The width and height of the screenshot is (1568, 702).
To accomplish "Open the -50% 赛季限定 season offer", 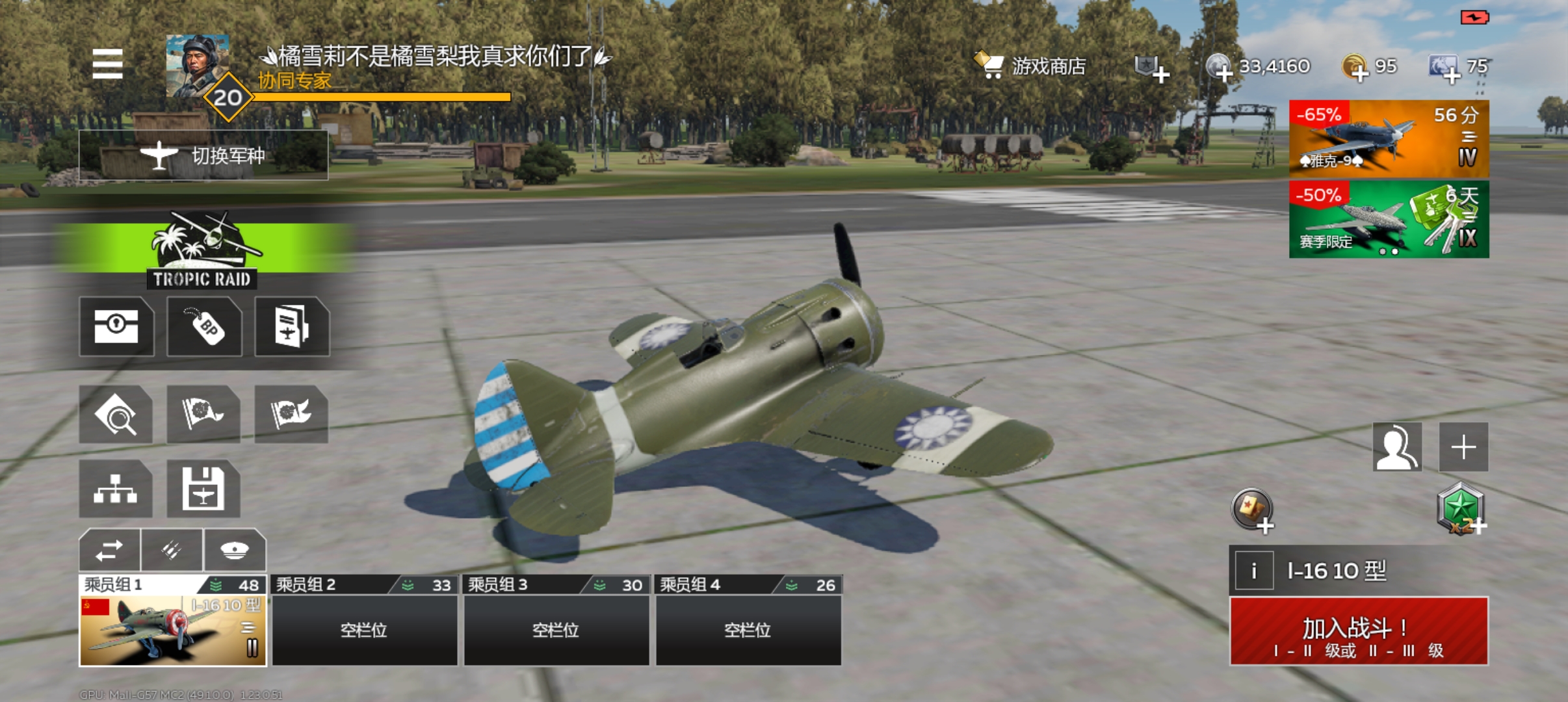I will click(x=1389, y=220).
